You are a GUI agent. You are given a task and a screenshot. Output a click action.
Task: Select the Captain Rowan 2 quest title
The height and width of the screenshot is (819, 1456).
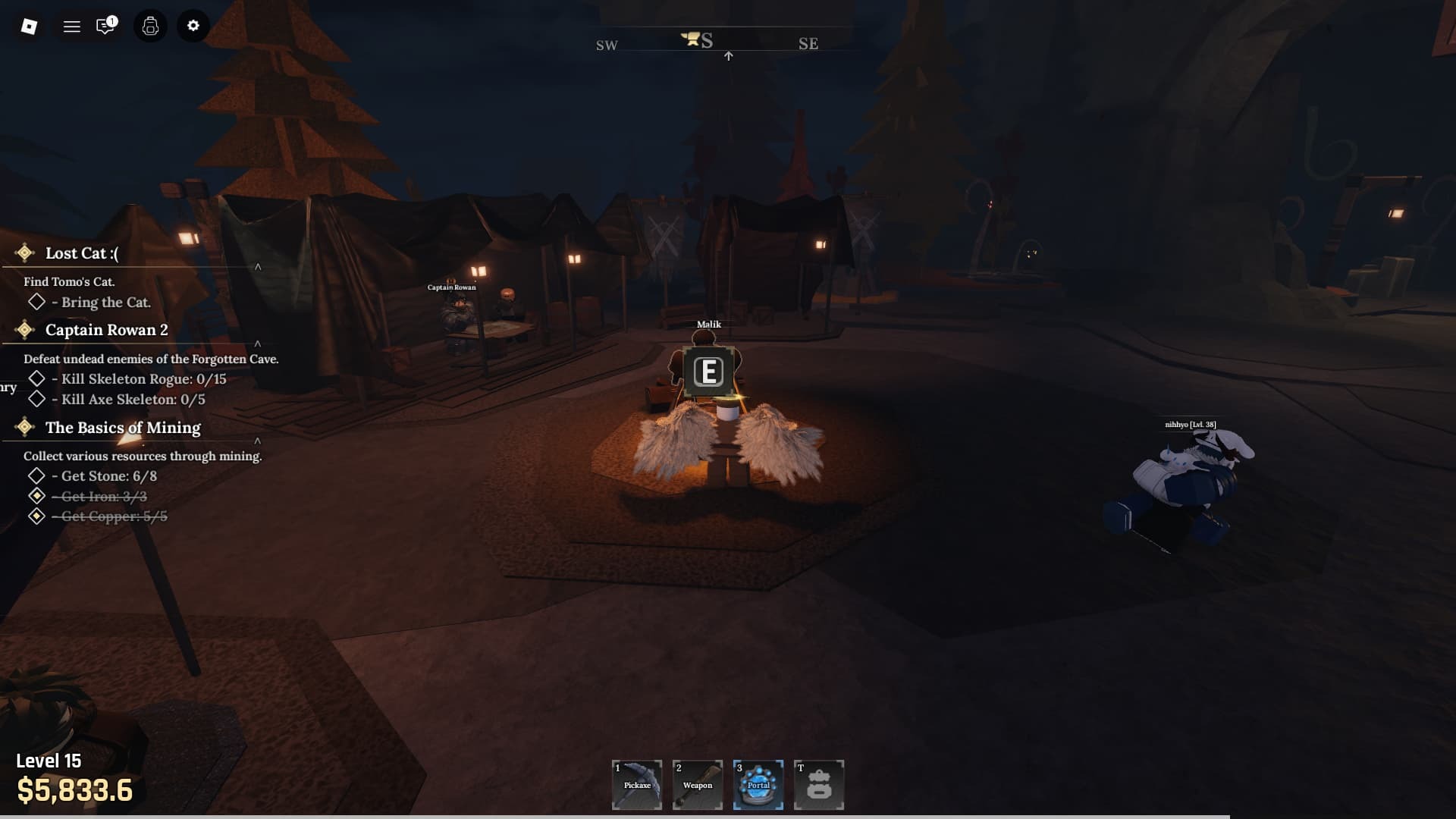coord(106,330)
